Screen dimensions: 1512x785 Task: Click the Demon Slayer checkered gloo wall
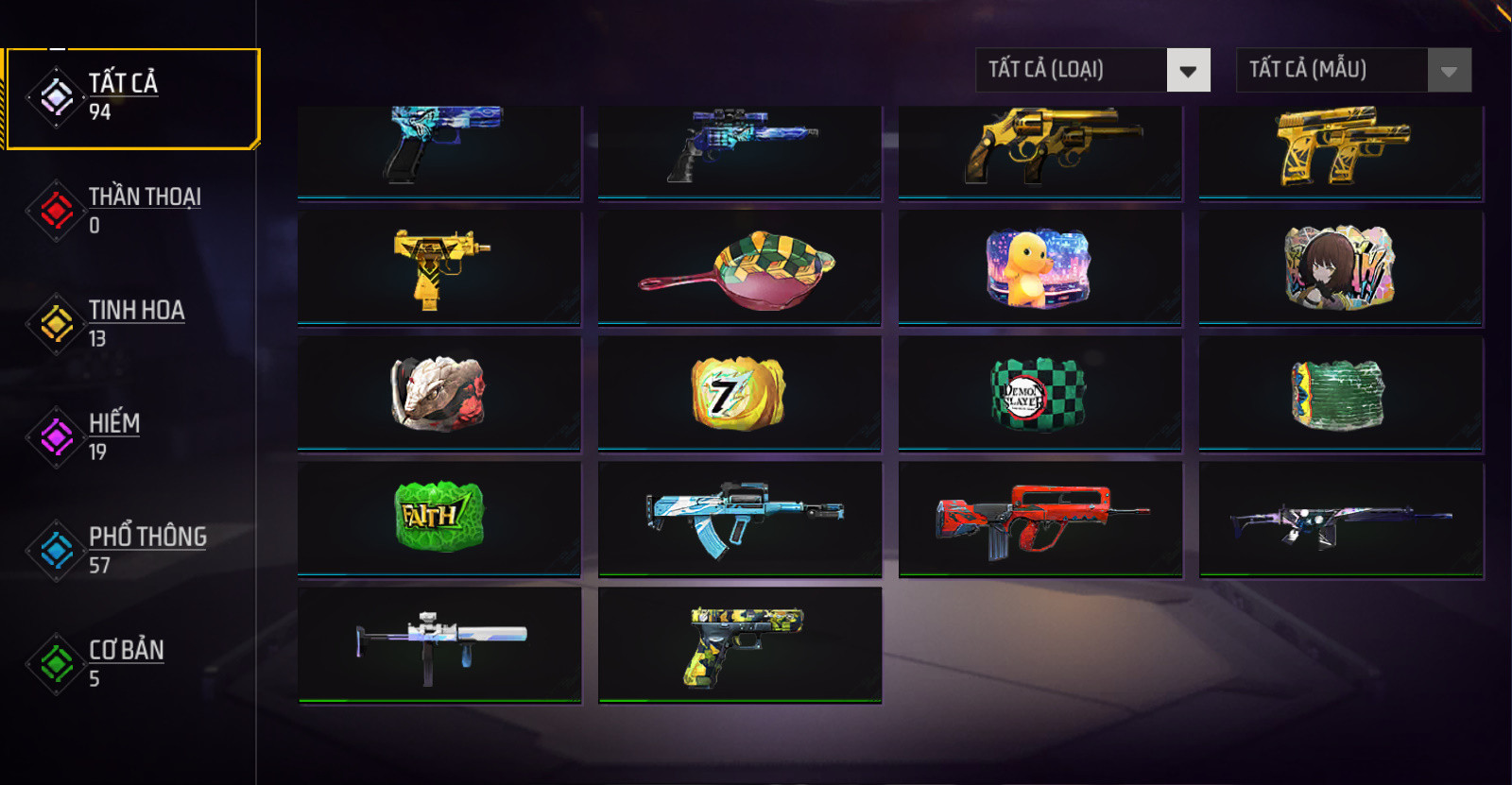pos(1039,394)
